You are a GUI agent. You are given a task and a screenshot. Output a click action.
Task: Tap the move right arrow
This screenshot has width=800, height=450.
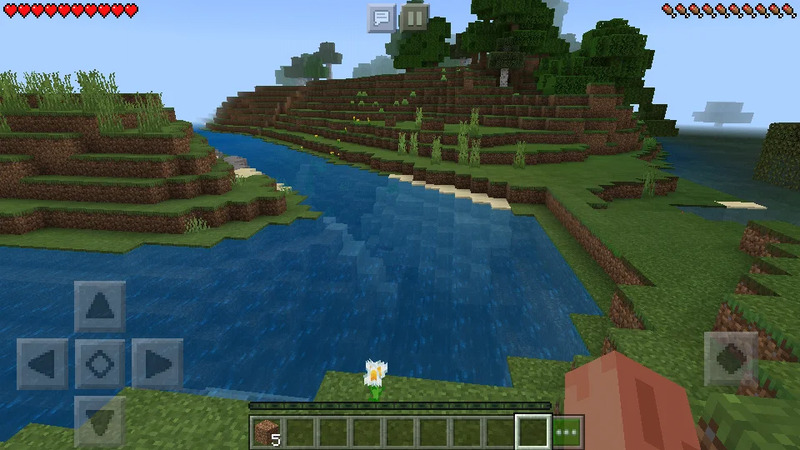(x=157, y=364)
